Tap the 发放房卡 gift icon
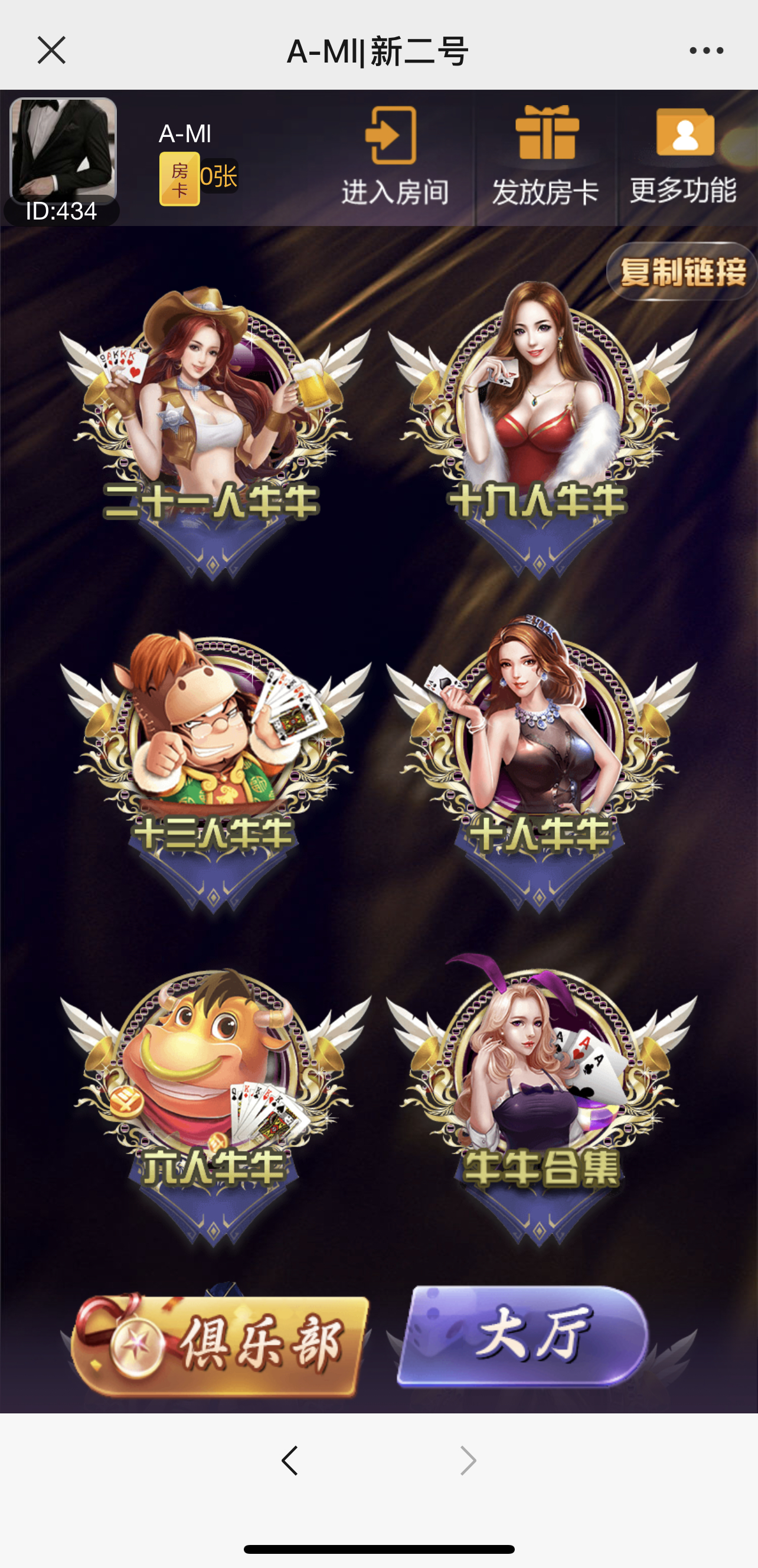 point(546,157)
